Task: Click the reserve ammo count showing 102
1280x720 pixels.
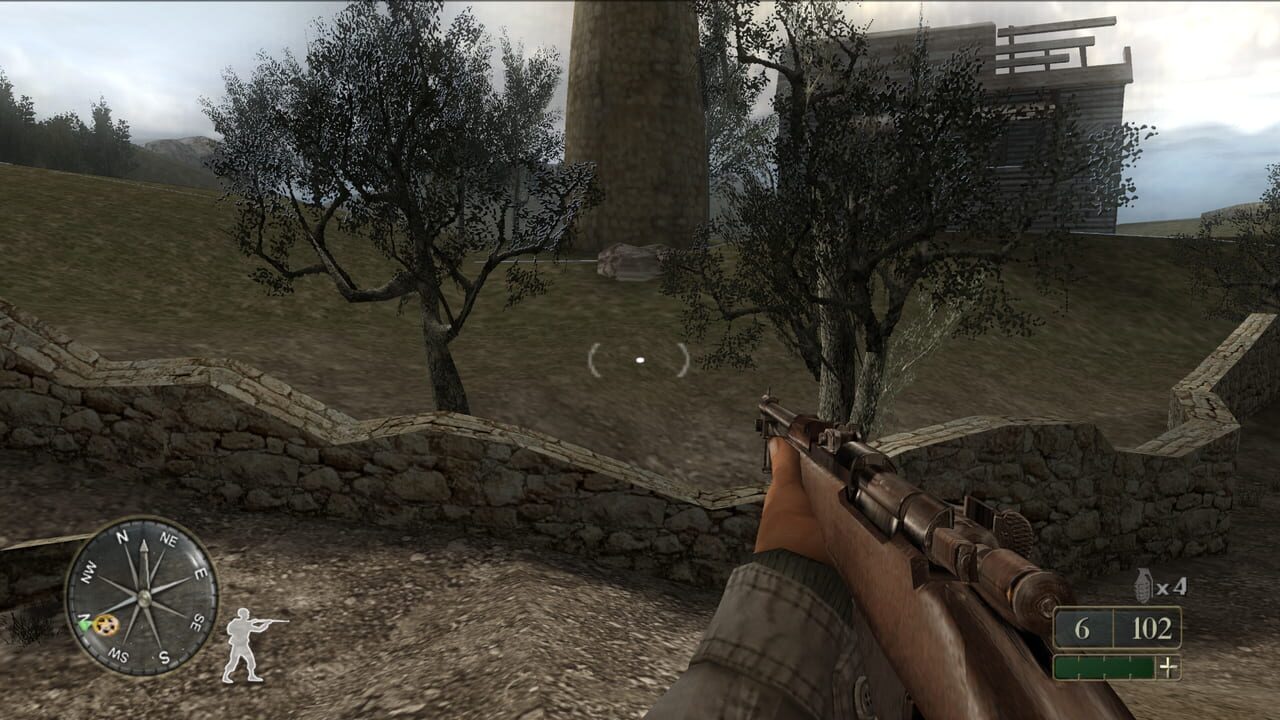Action: coord(1151,628)
